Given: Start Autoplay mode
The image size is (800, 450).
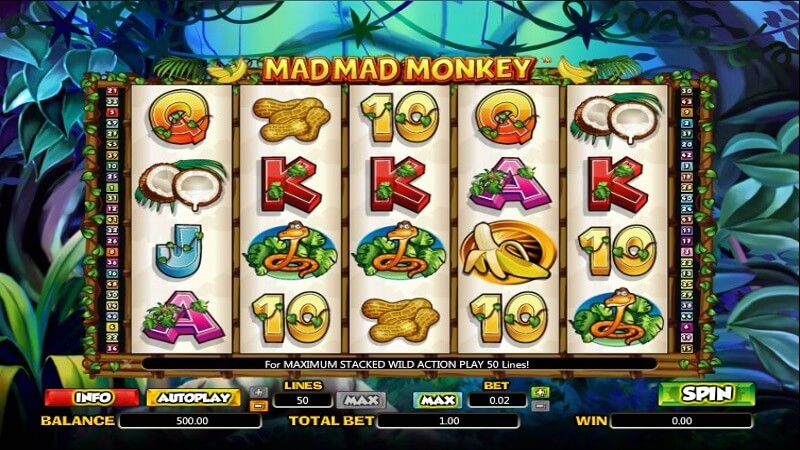Looking at the screenshot, I should [x=193, y=397].
